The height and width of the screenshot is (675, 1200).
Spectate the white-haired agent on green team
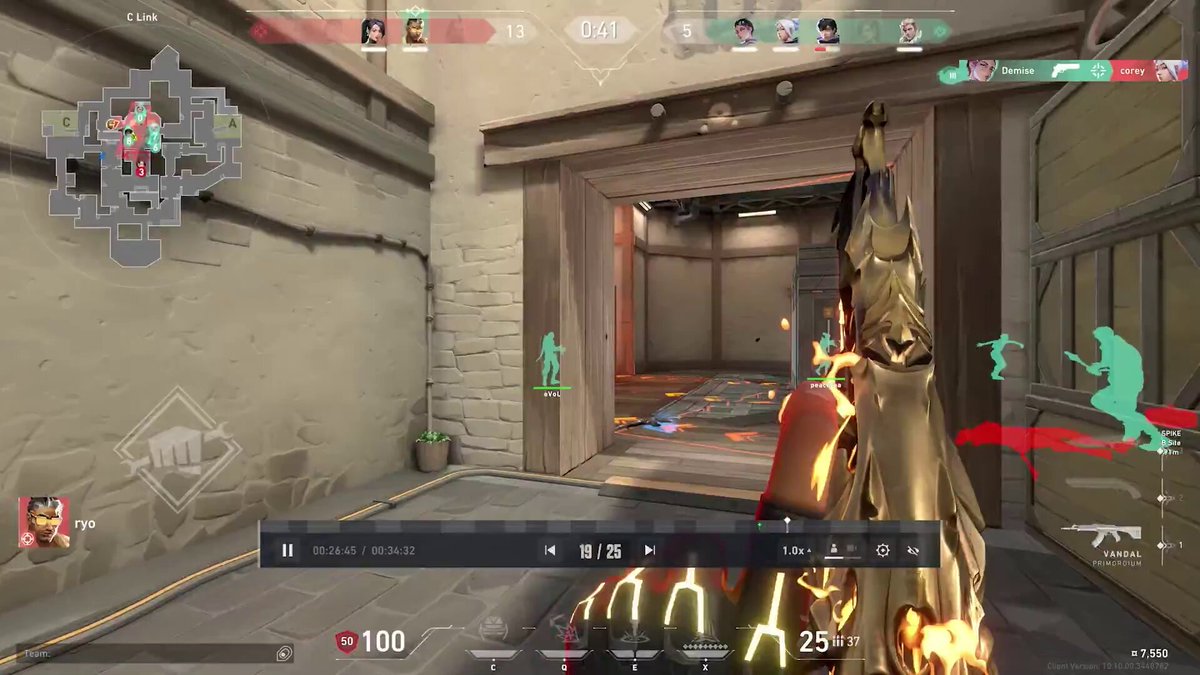click(785, 31)
